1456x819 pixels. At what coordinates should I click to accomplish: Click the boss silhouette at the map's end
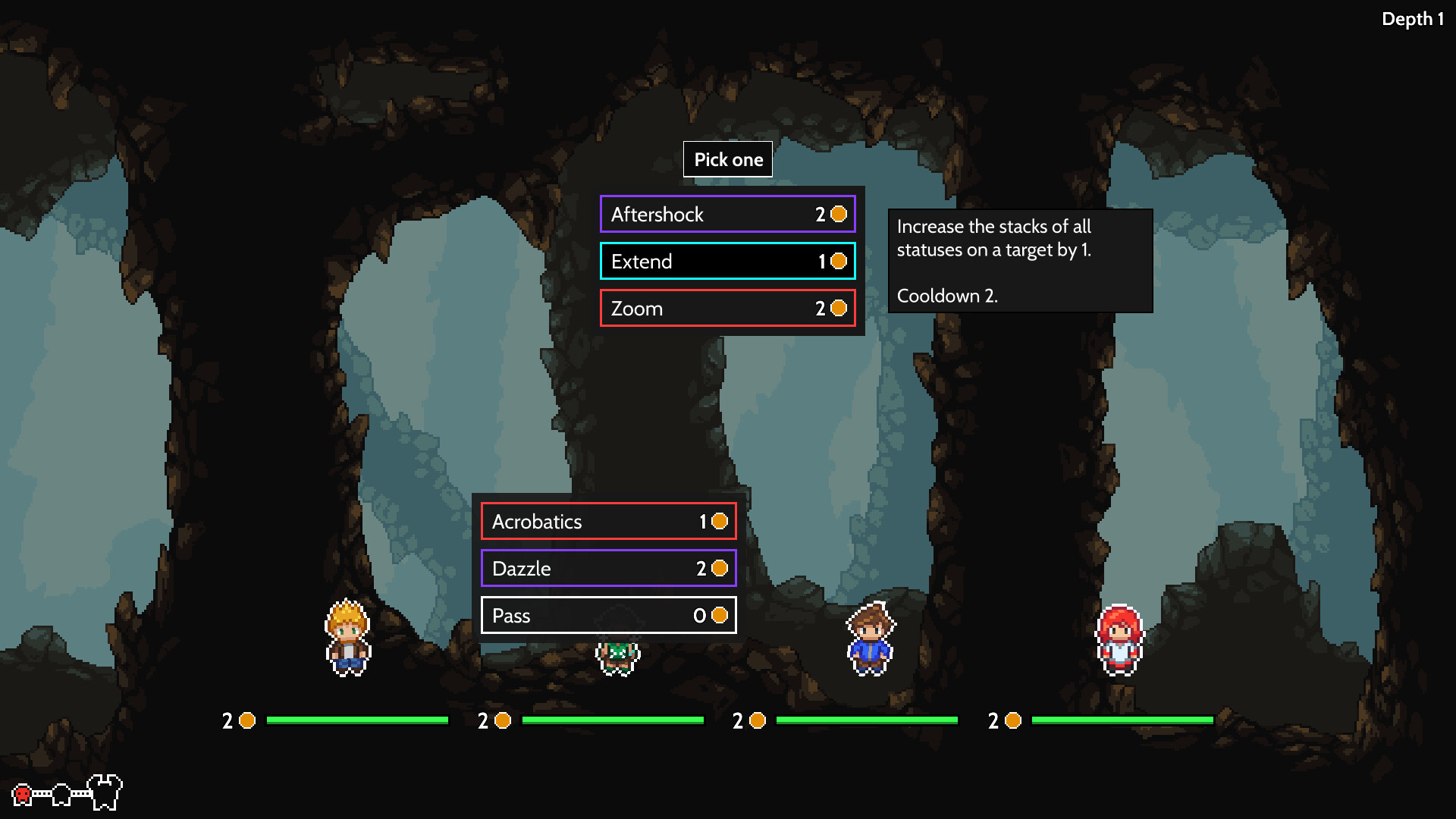pyautogui.click(x=105, y=790)
